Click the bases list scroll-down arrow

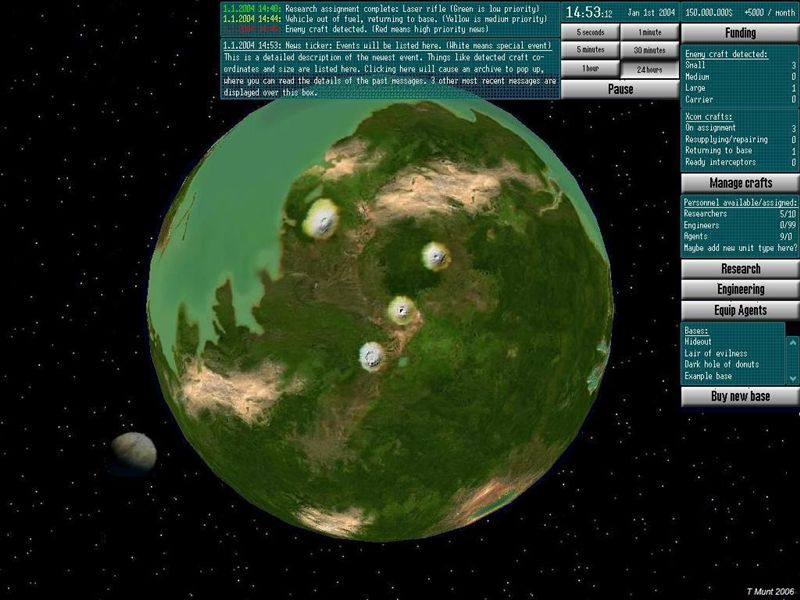coord(793,378)
